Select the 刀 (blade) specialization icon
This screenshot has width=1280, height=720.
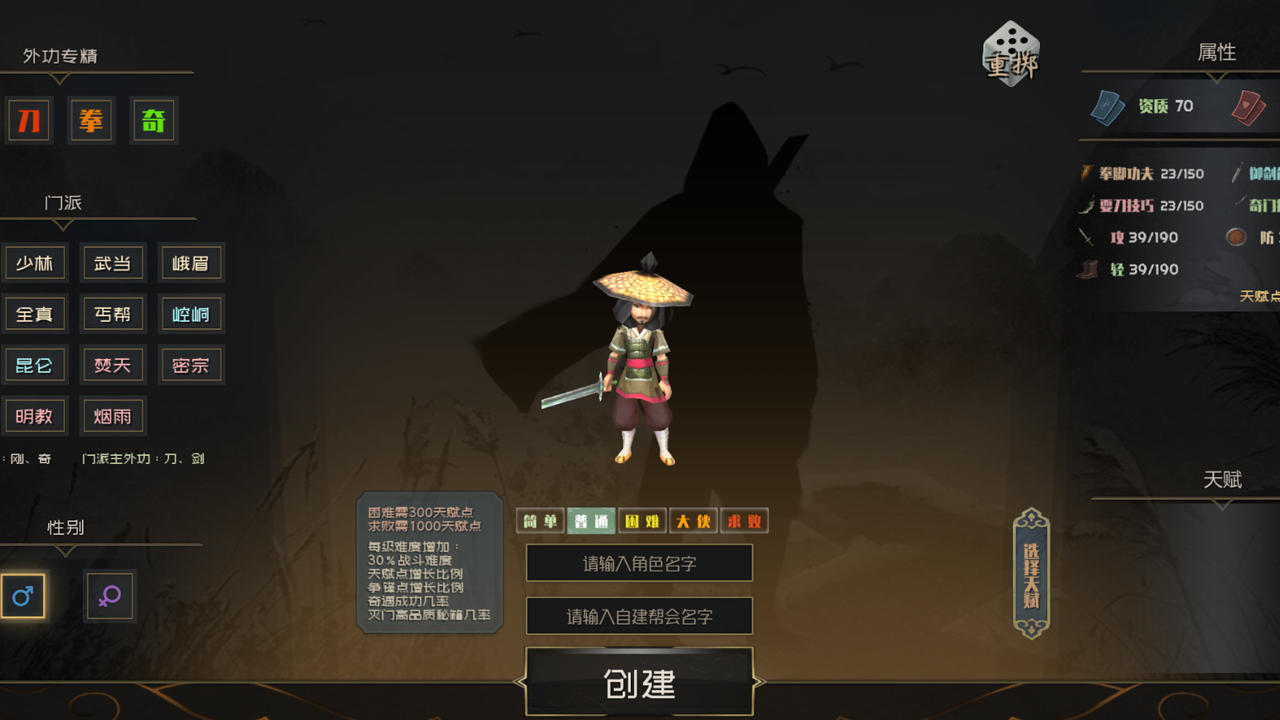[28, 120]
